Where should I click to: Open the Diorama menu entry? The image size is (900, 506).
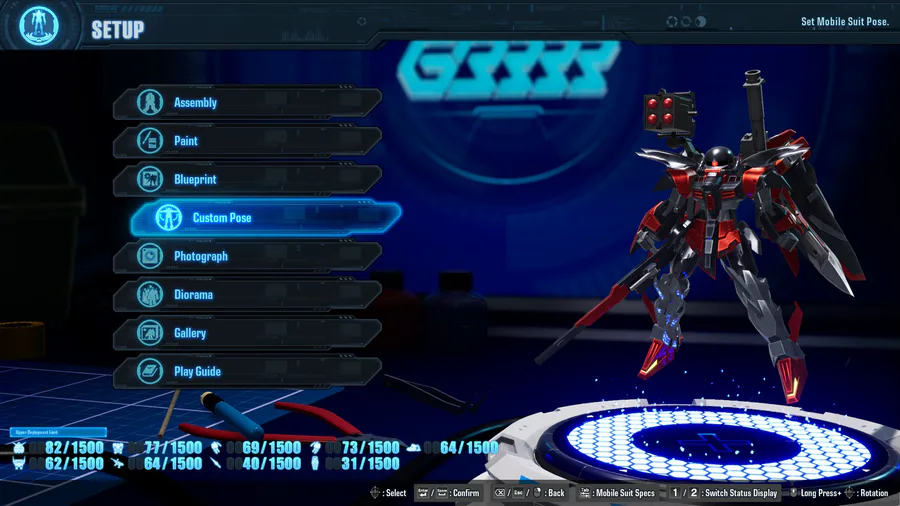(246, 295)
